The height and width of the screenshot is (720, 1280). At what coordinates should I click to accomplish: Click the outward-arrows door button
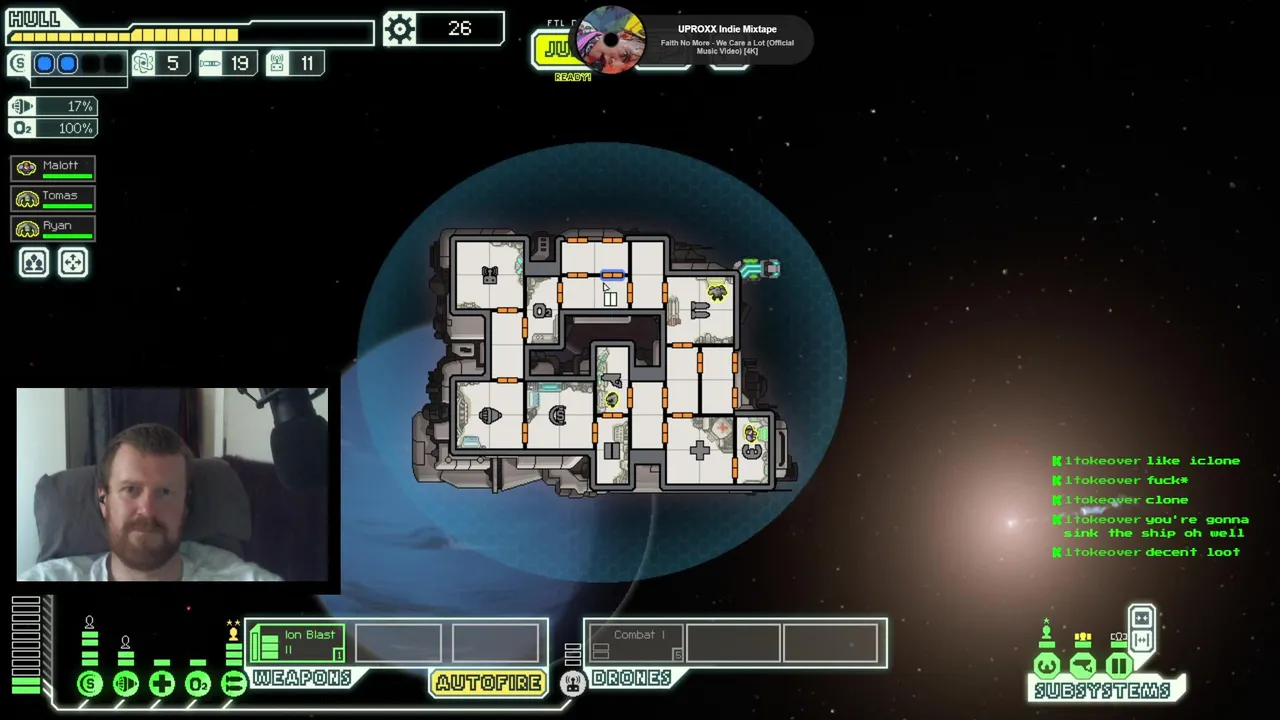click(x=1141, y=640)
